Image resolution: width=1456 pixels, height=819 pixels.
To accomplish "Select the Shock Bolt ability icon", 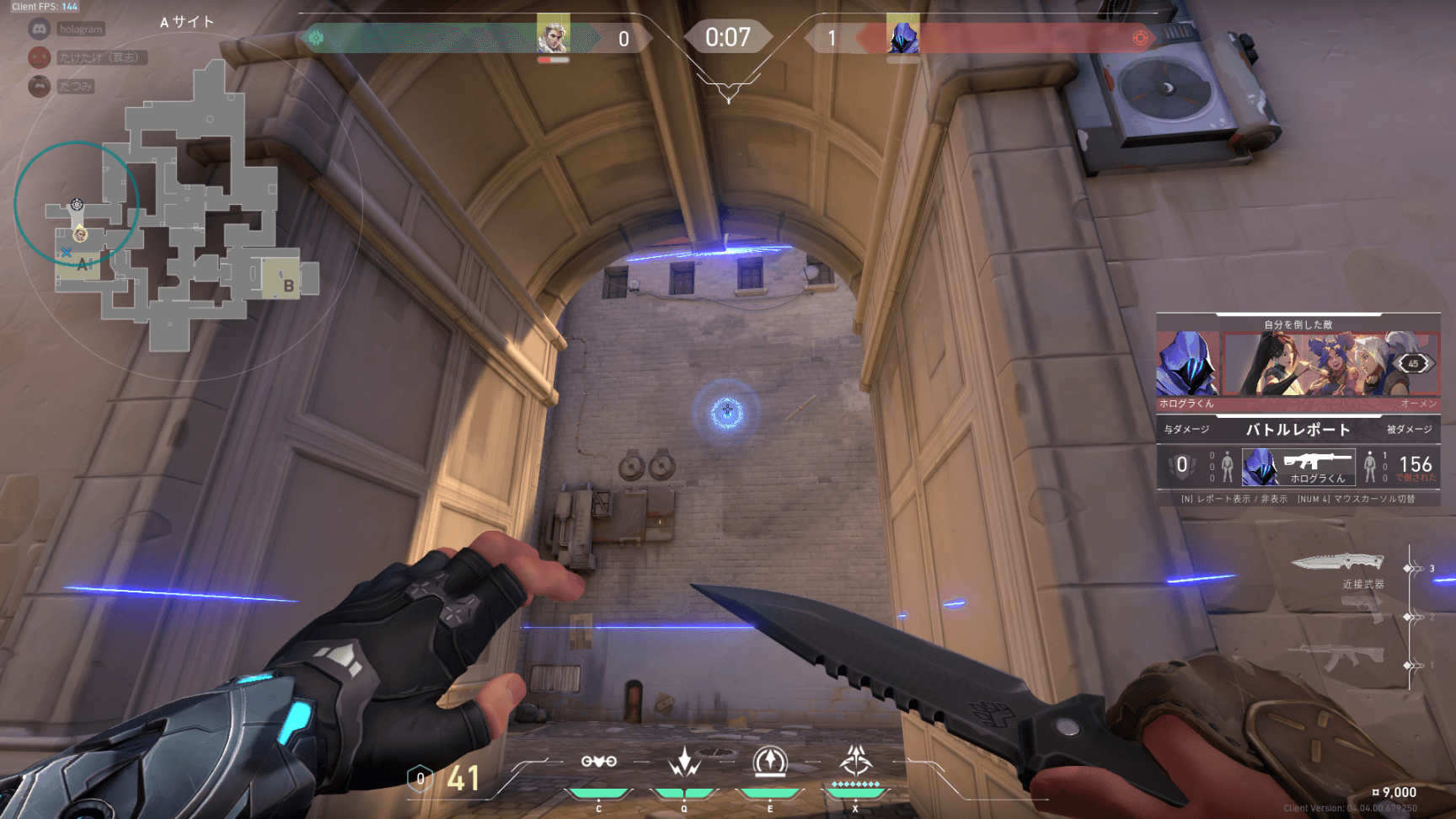I will point(684,762).
